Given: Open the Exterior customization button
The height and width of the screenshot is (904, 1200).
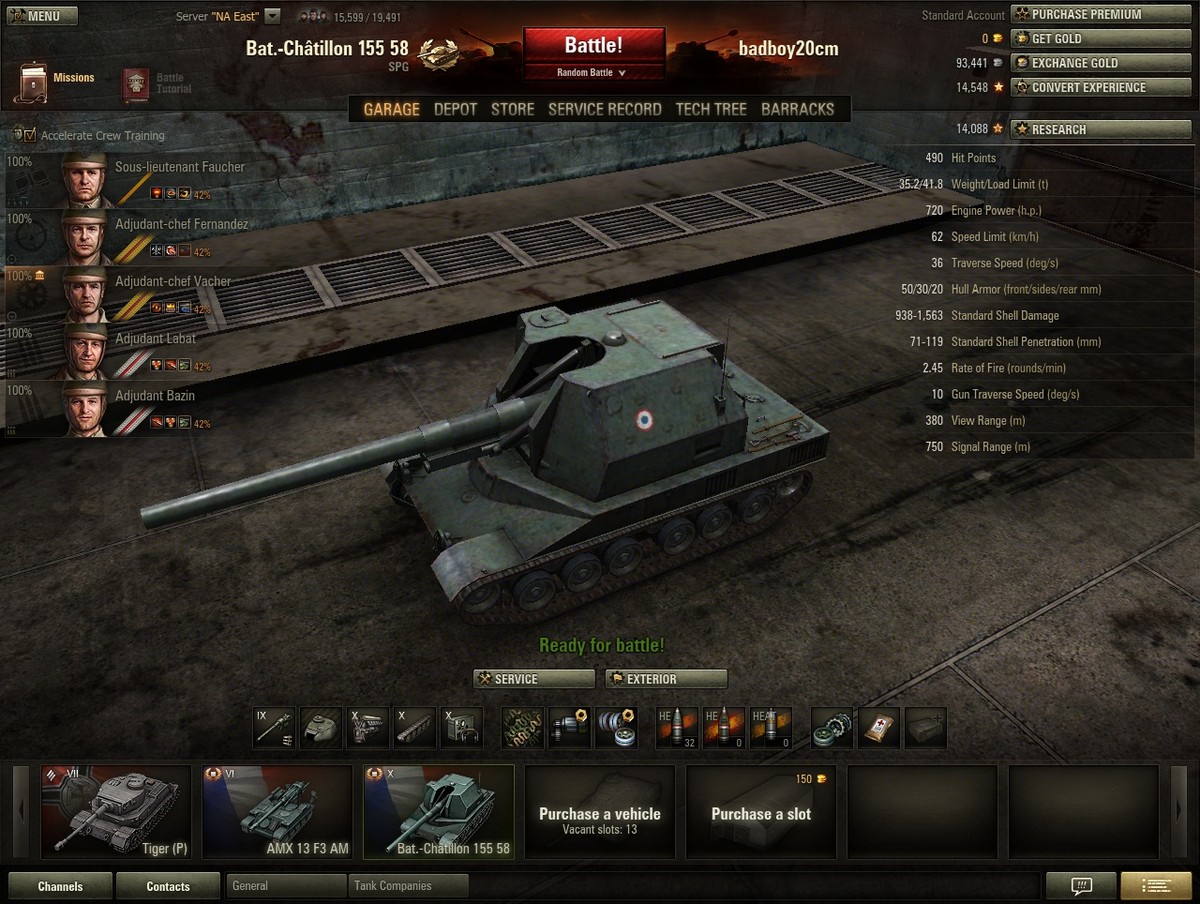Looking at the screenshot, I should [666, 679].
